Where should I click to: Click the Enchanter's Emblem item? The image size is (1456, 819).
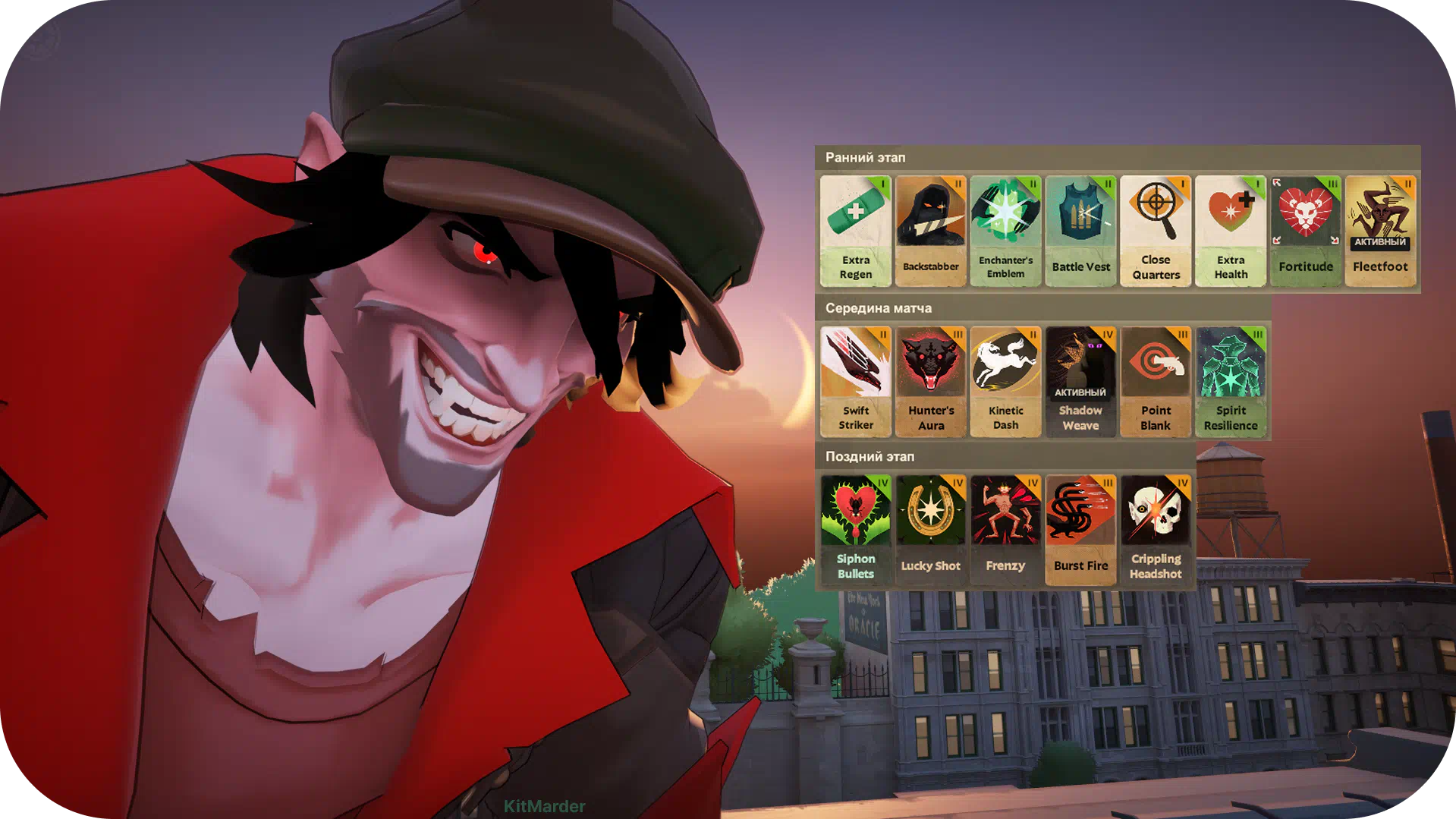coord(1005,231)
